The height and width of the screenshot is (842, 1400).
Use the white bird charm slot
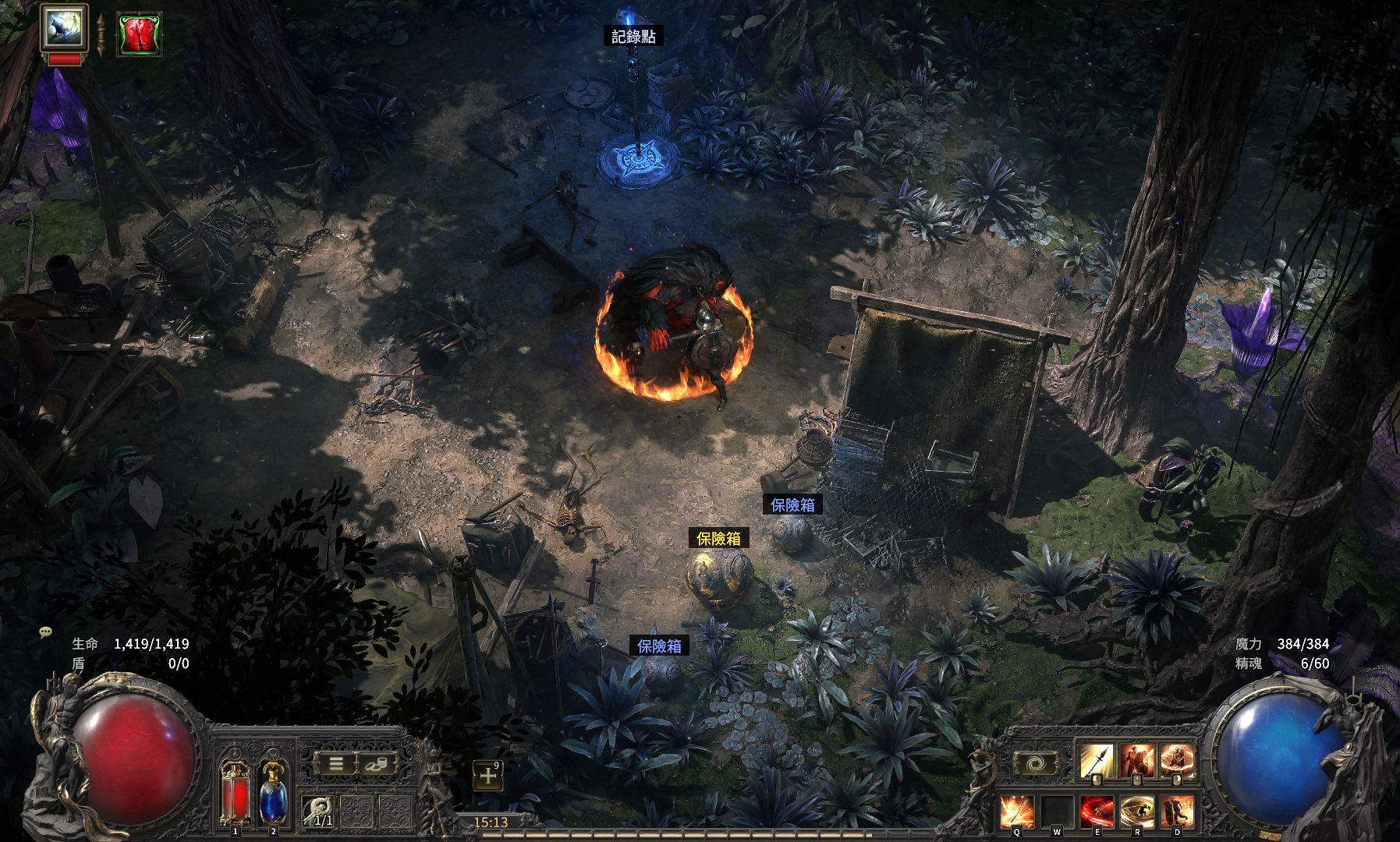(x=318, y=812)
